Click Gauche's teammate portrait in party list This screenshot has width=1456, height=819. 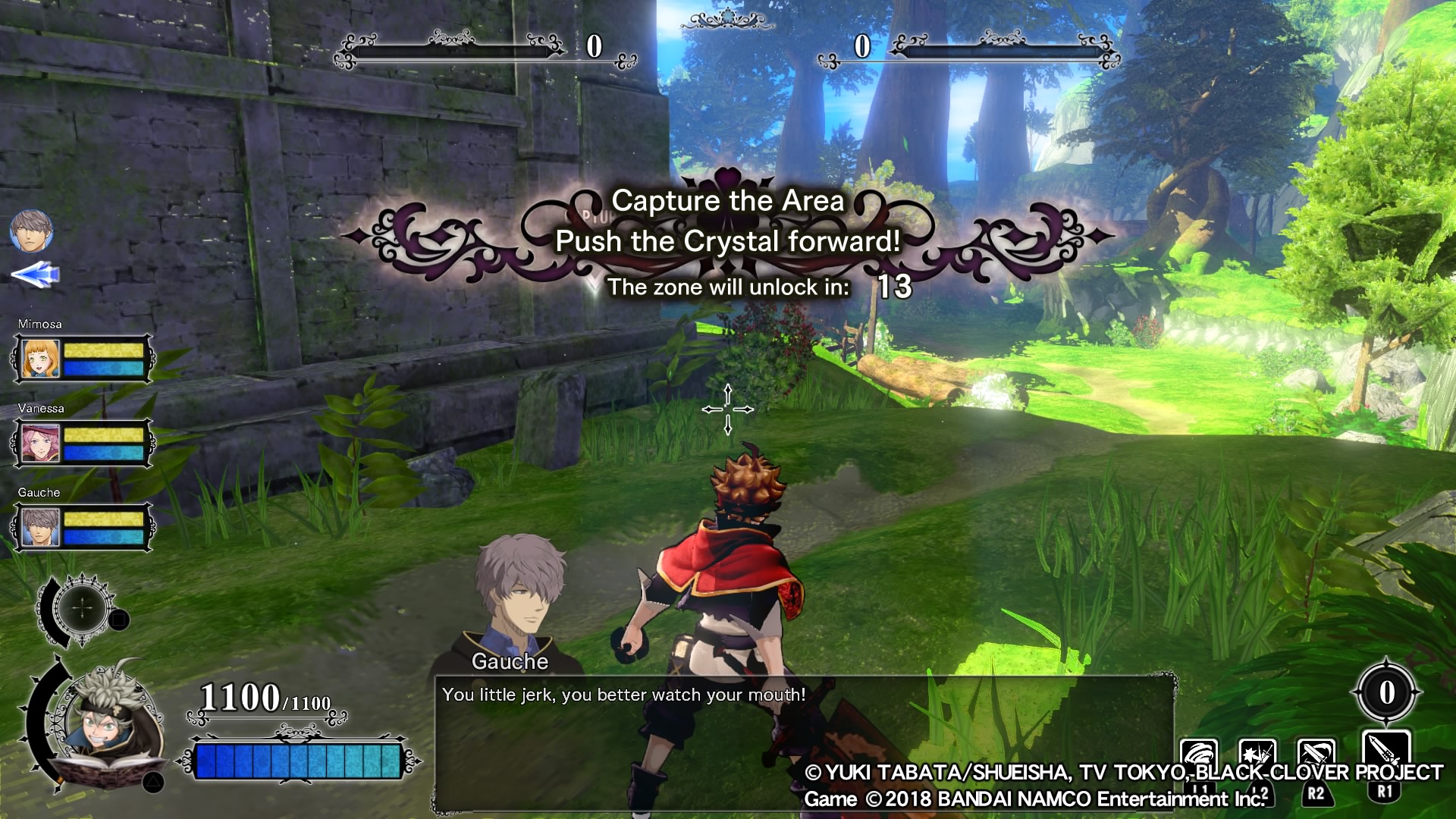tap(41, 527)
